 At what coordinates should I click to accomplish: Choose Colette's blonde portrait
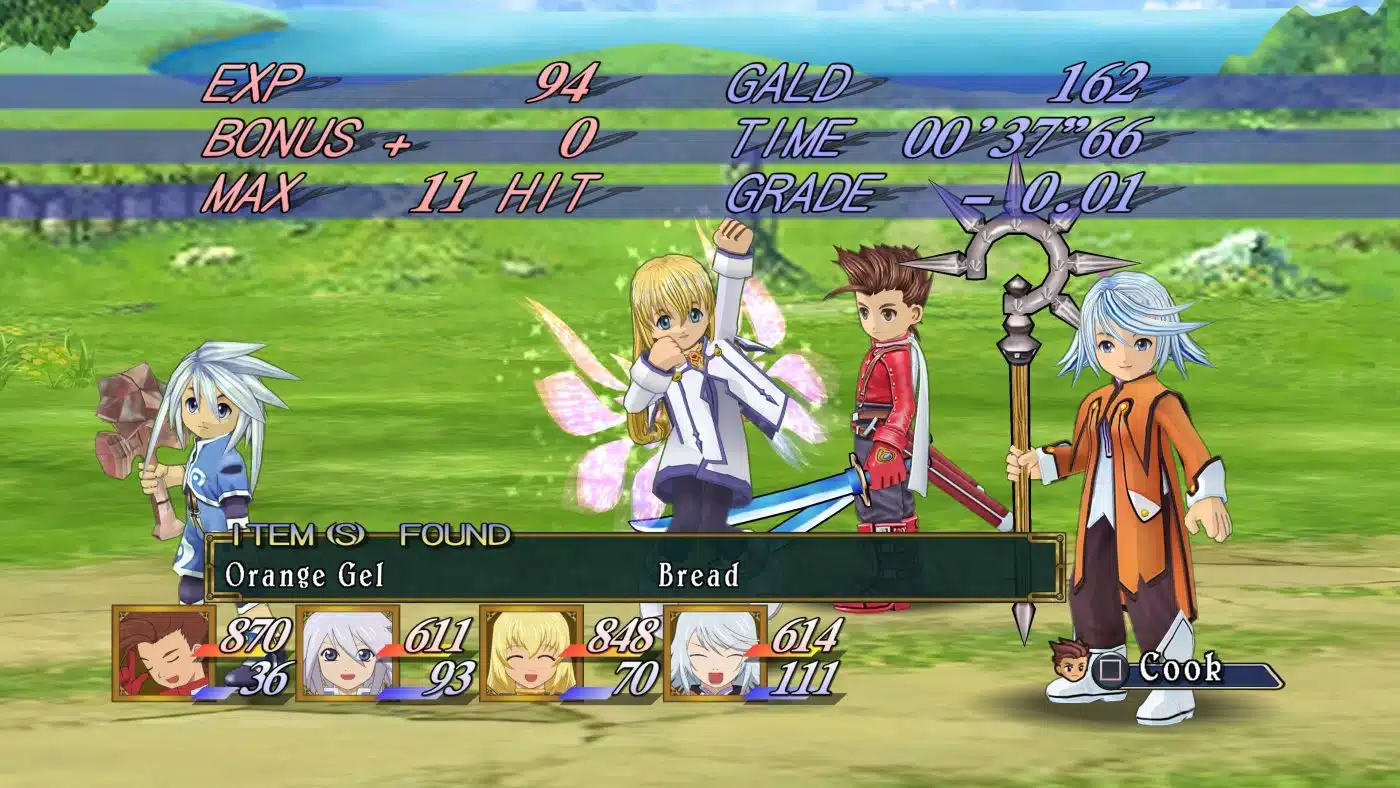[531, 652]
